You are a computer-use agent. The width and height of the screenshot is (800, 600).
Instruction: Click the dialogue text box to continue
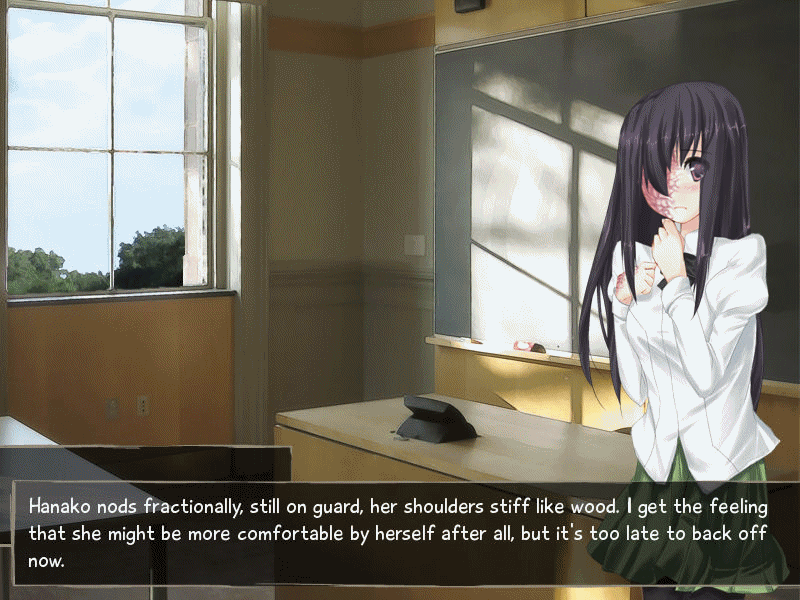click(400, 532)
